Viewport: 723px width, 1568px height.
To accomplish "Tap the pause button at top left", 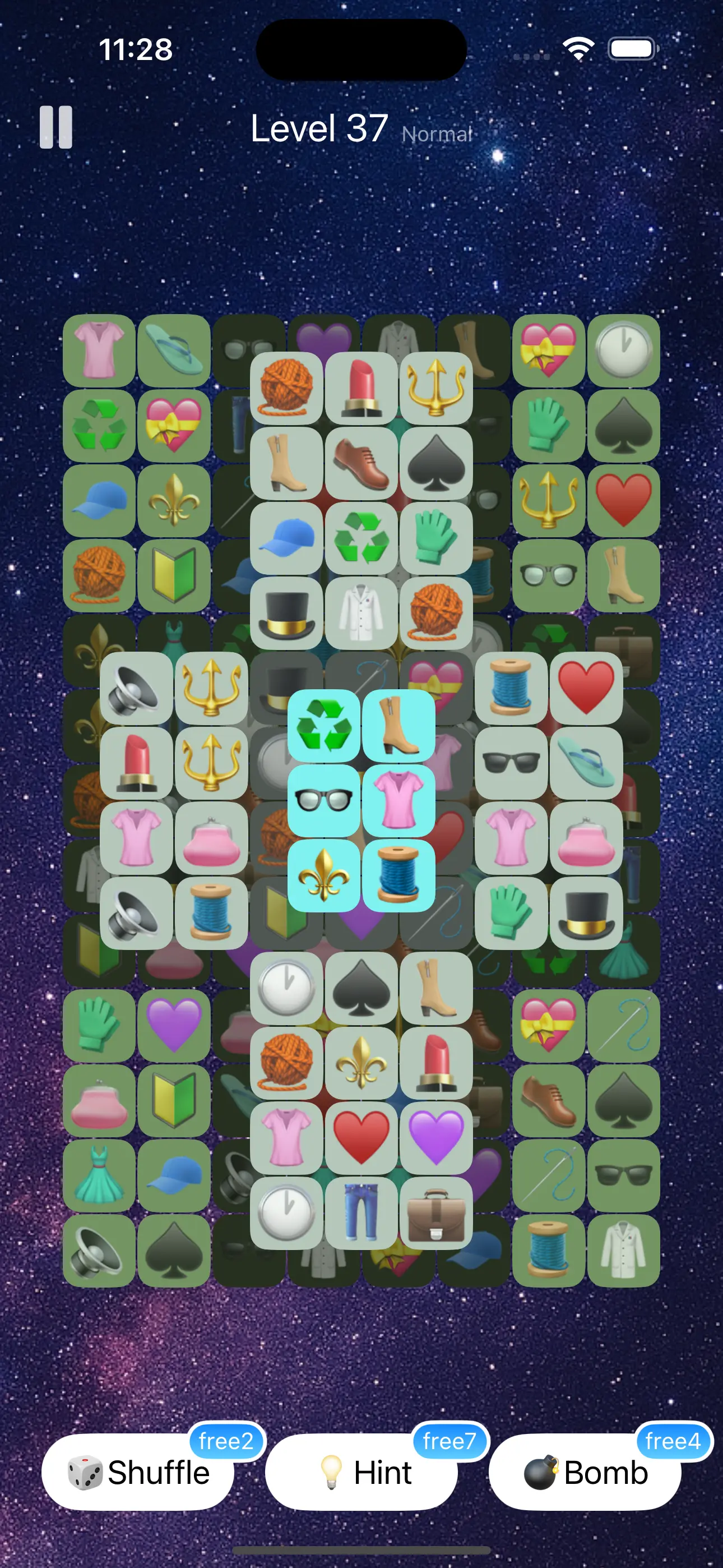I will (x=55, y=128).
